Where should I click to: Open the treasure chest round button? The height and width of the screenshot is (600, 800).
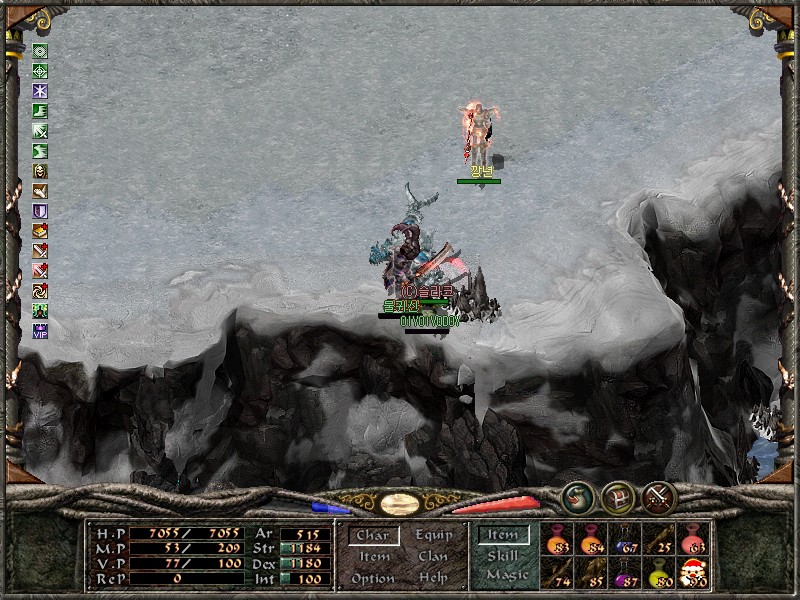pyautogui.click(x=618, y=497)
